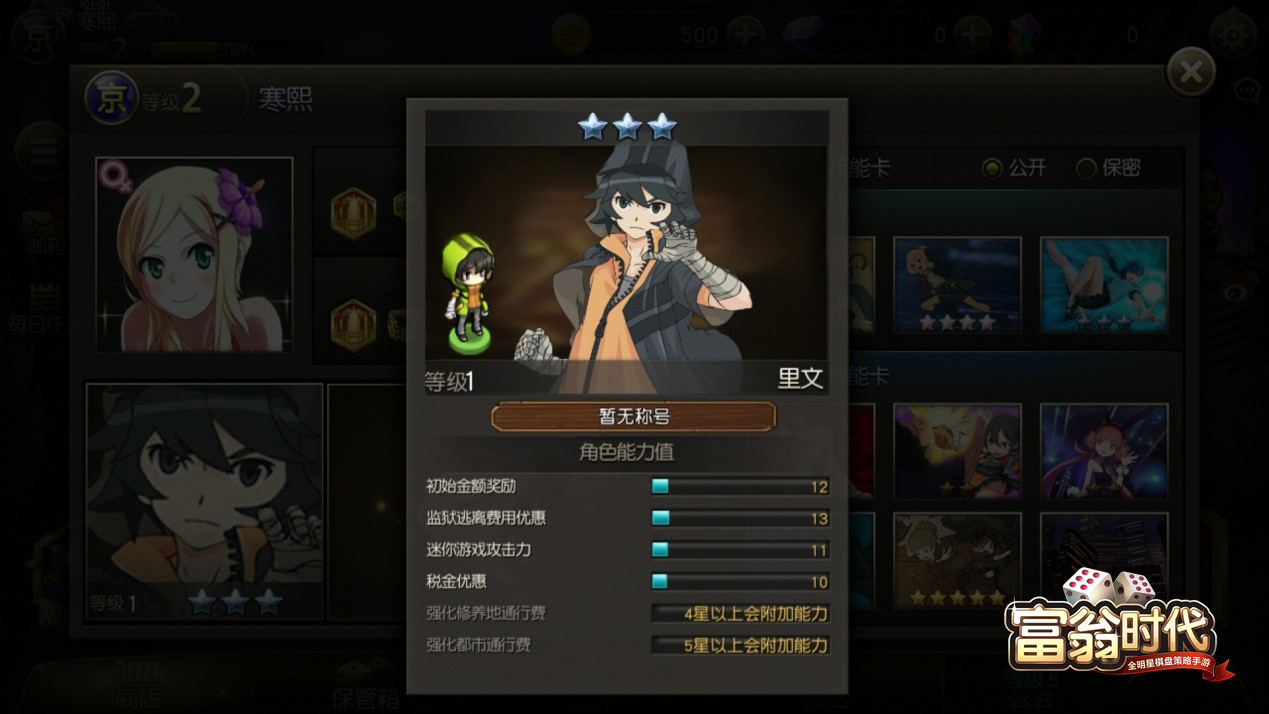Viewport: 1269px width, 714px height.
Task: Open the 商店 shop menu
Action: click(x=137, y=690)
